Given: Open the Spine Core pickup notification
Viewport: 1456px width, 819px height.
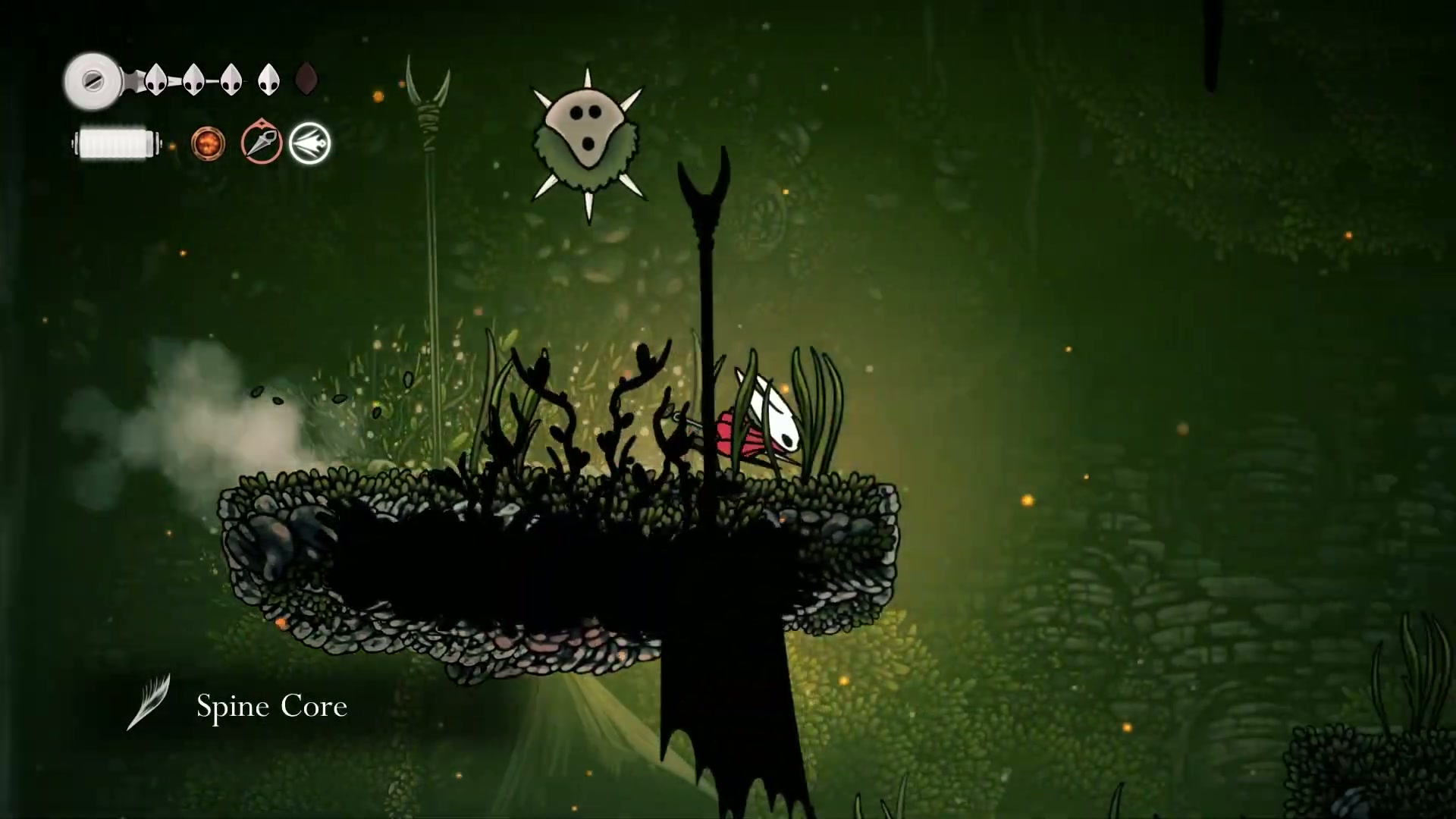Looking at the screenshot, I should pos(271,706).
